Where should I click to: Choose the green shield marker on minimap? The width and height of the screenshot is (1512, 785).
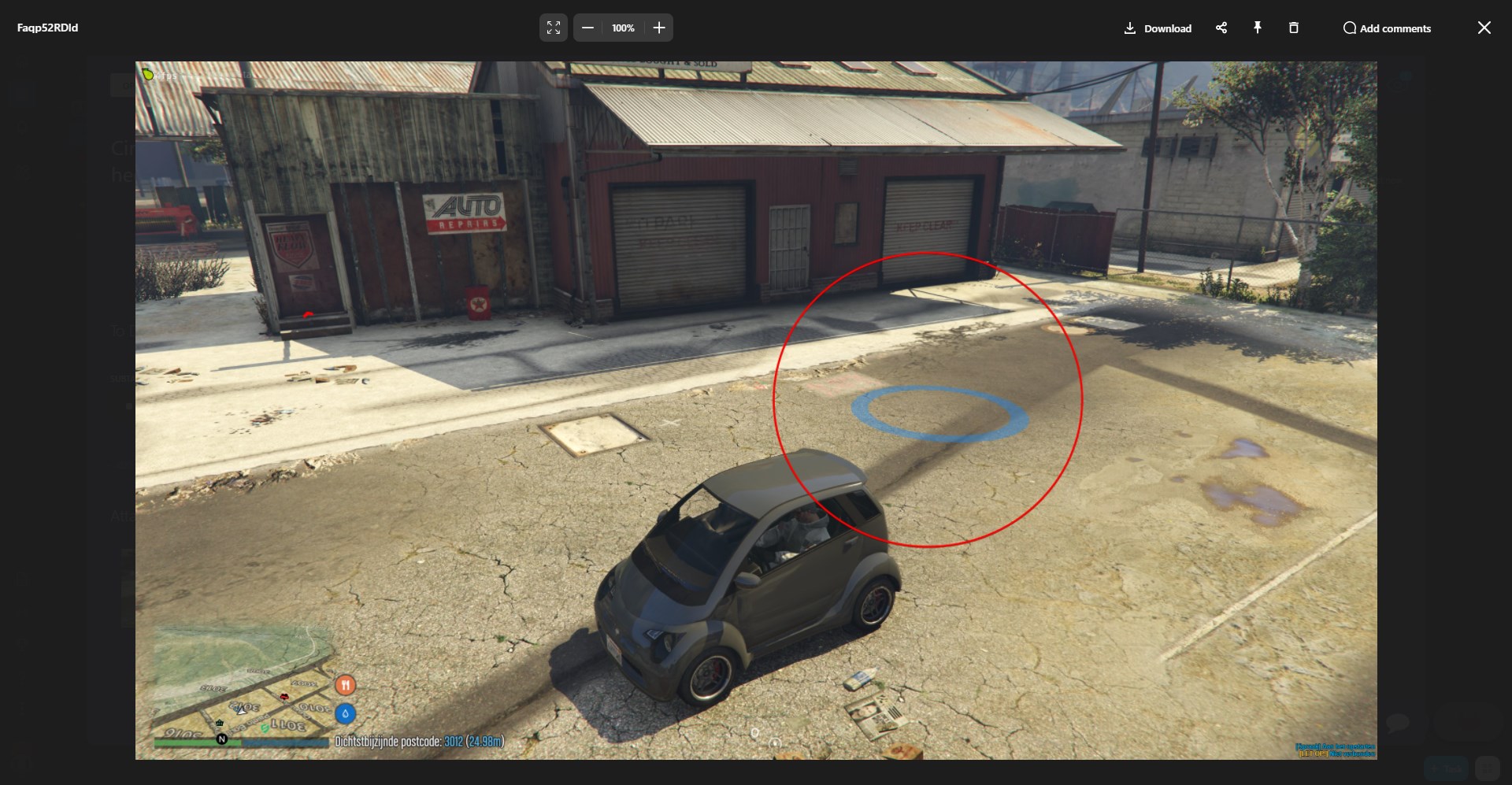point(265,728)
